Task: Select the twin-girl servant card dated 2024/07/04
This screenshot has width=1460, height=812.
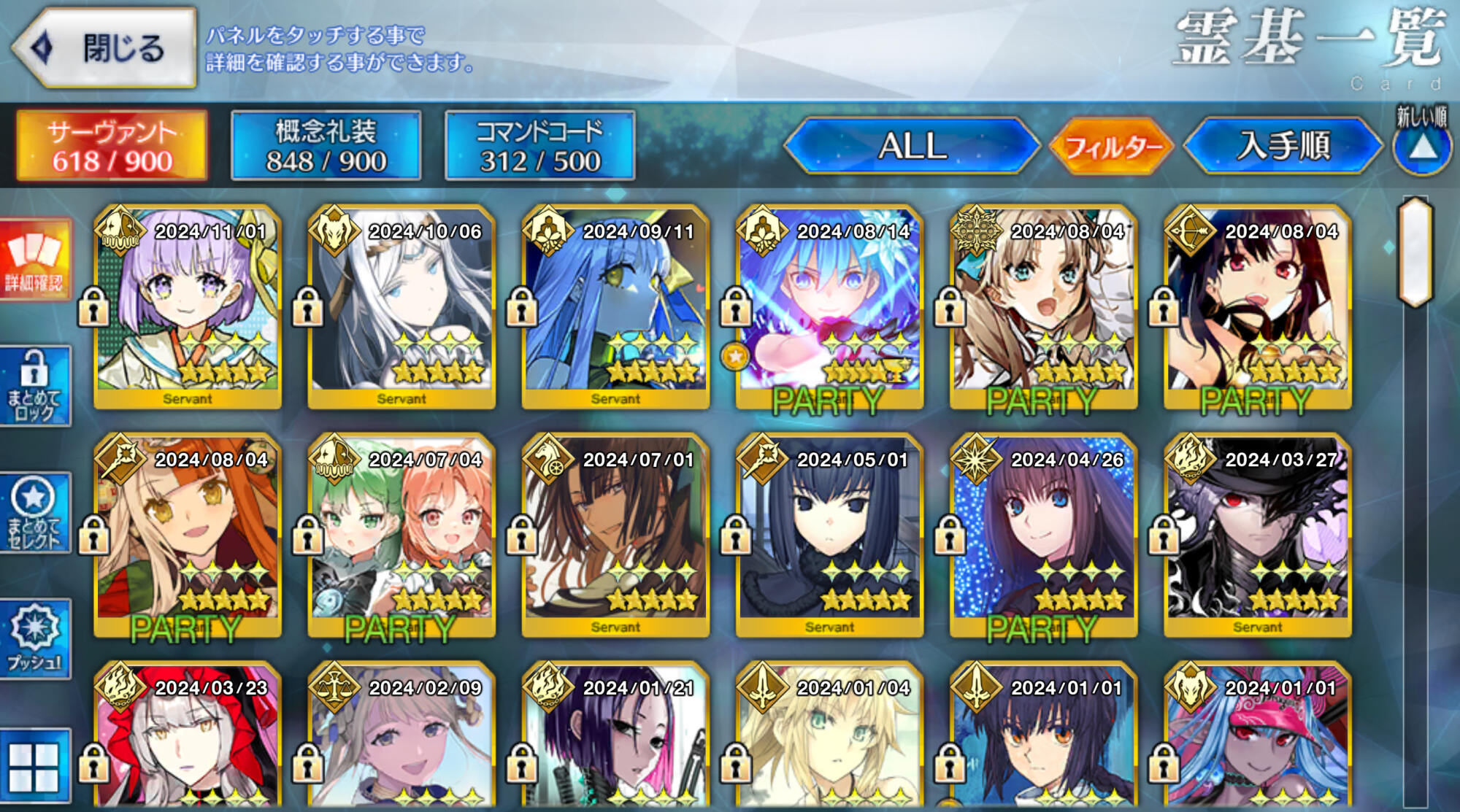Action: 401,535
